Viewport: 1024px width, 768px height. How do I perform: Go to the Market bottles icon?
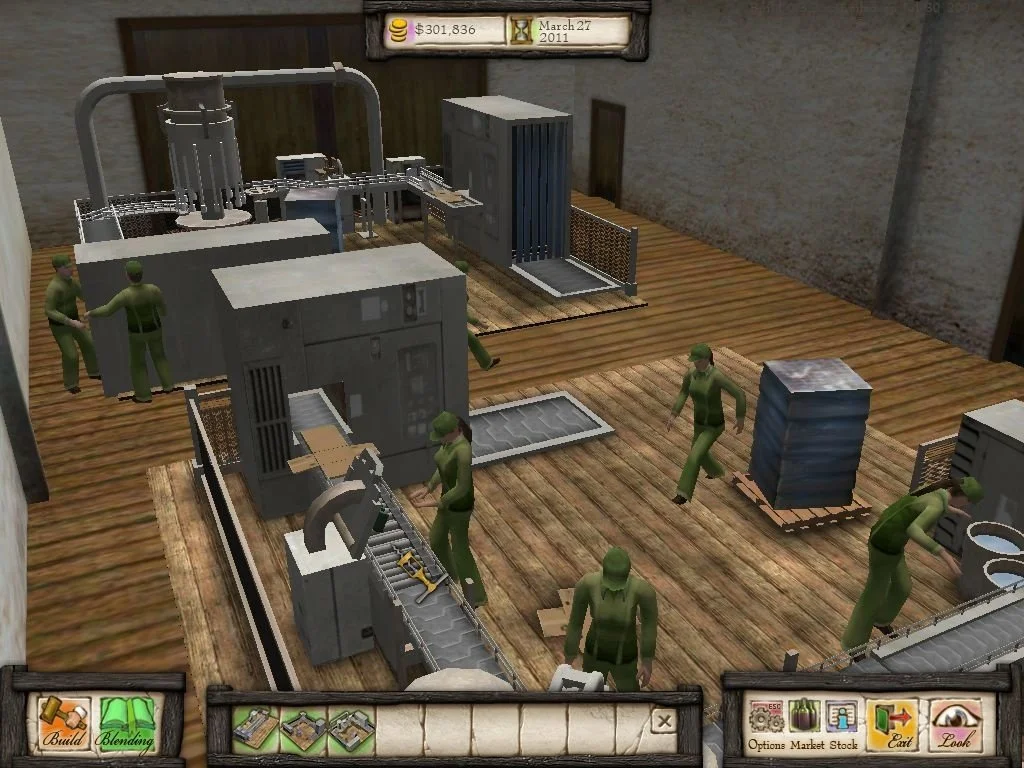coord(806,722)
